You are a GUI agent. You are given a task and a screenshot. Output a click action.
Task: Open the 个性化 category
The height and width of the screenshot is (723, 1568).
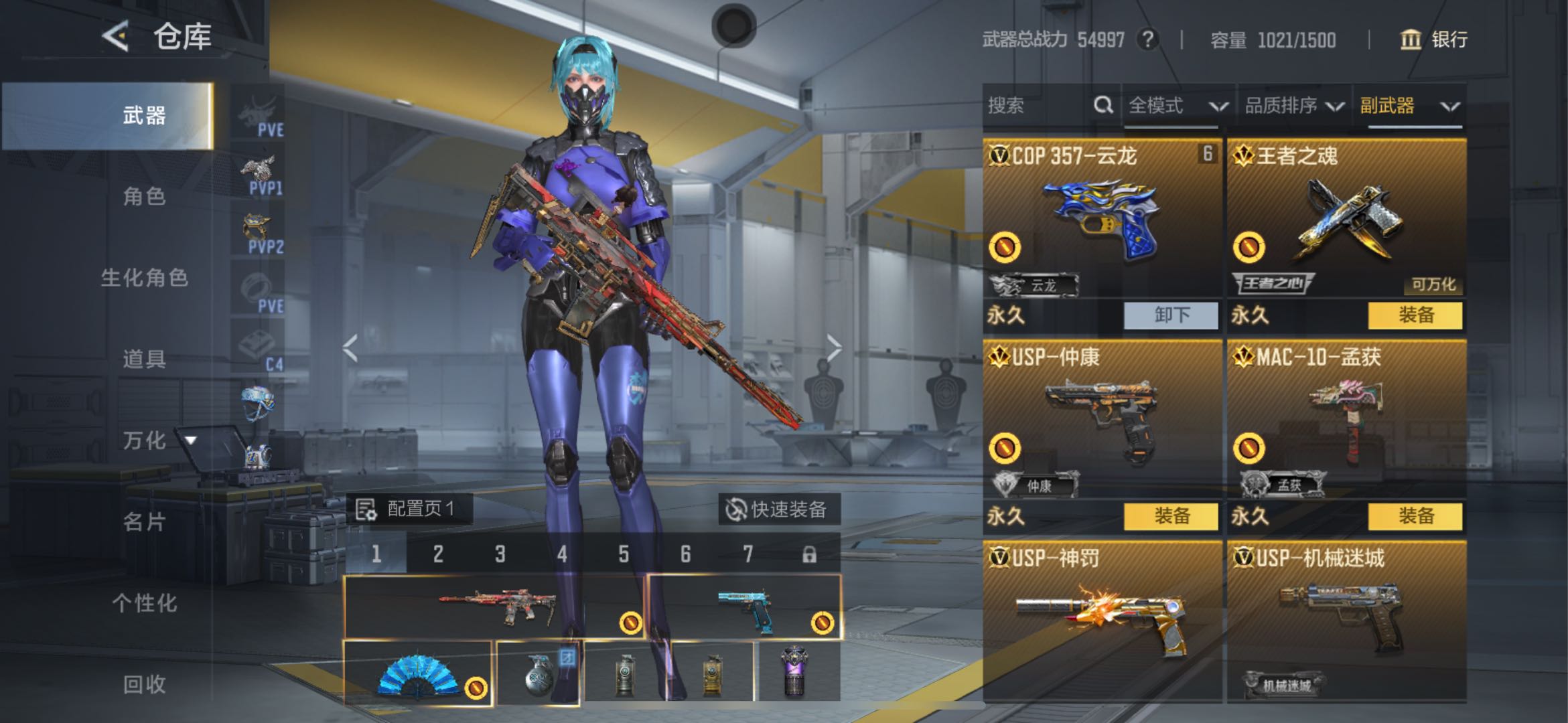[144, 603]
